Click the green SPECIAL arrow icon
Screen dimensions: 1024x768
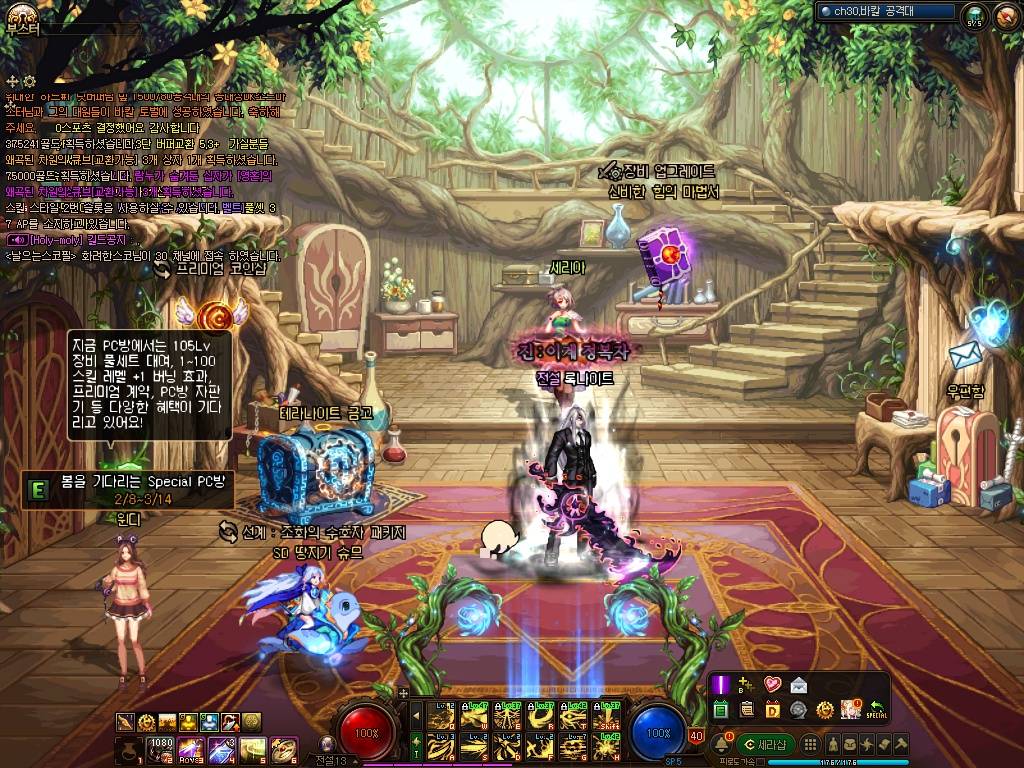point(878,709)
